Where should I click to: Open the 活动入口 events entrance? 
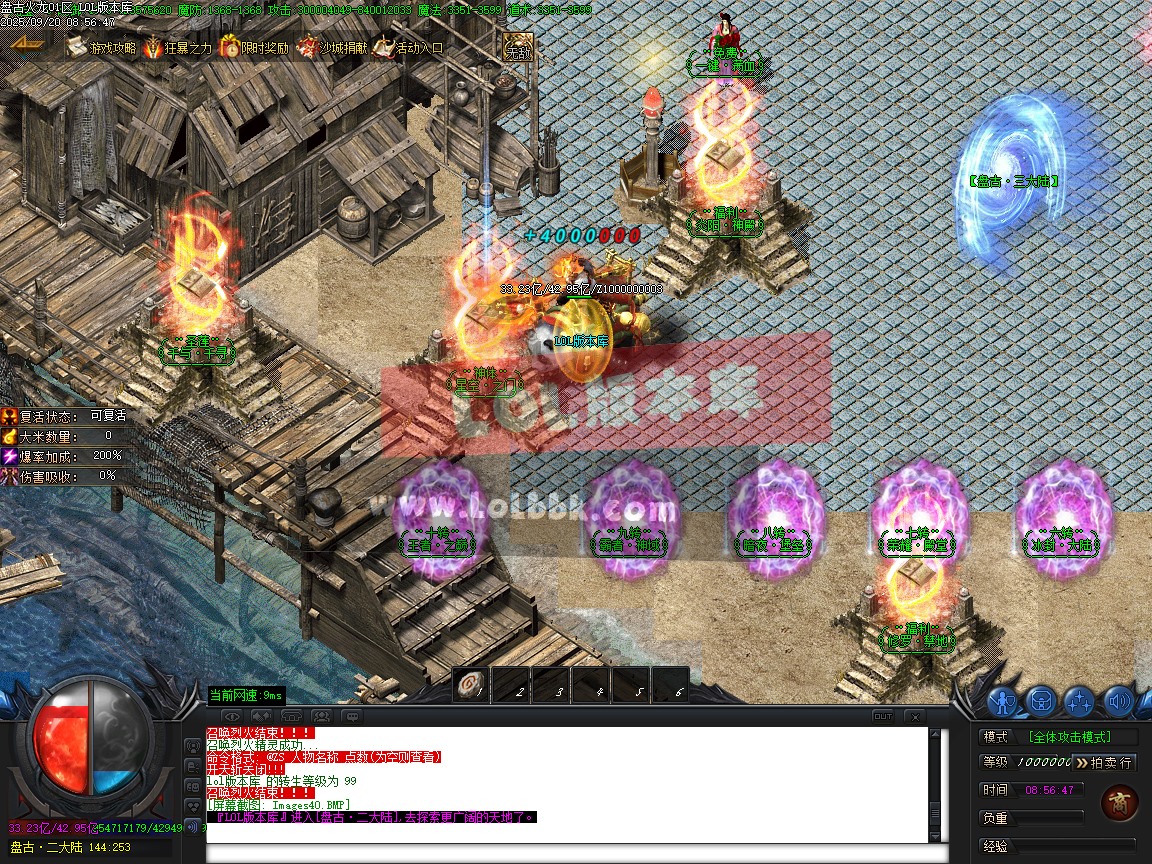click(409, 47)
